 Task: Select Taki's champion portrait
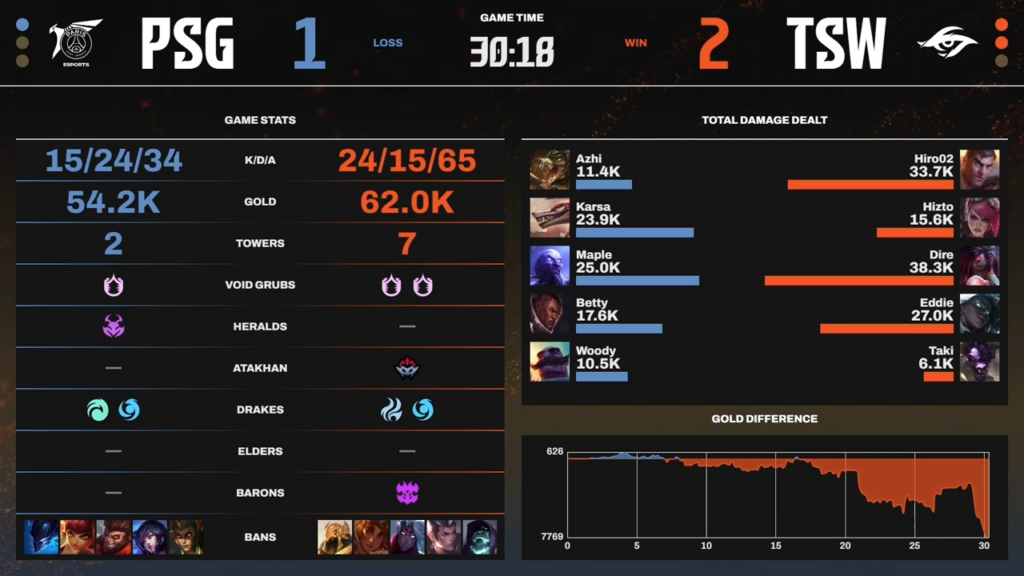pos(979,361)
